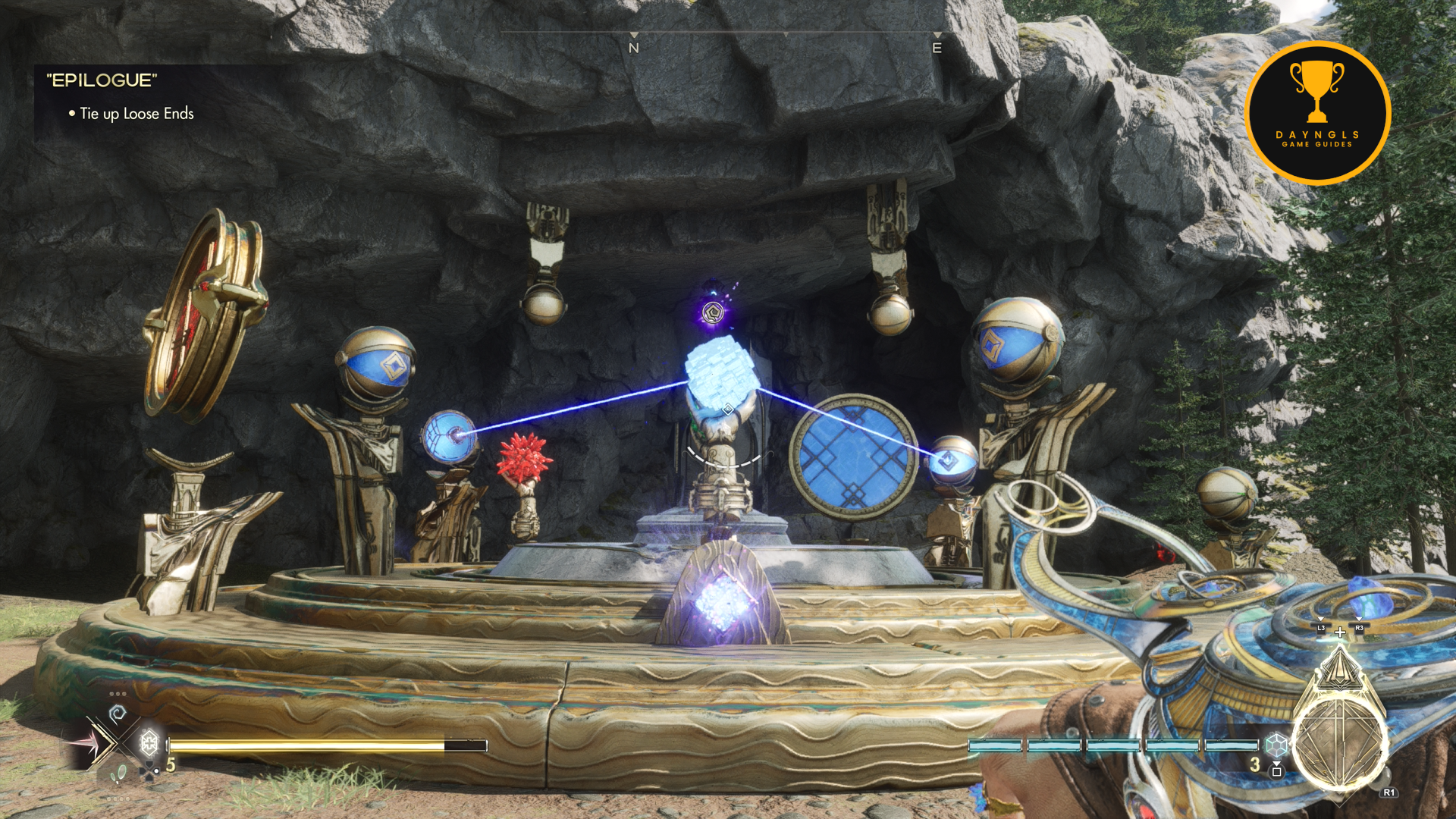Select the Tie up Loose Ends objective
This screenshot has height=819, width=1456.
136,114
